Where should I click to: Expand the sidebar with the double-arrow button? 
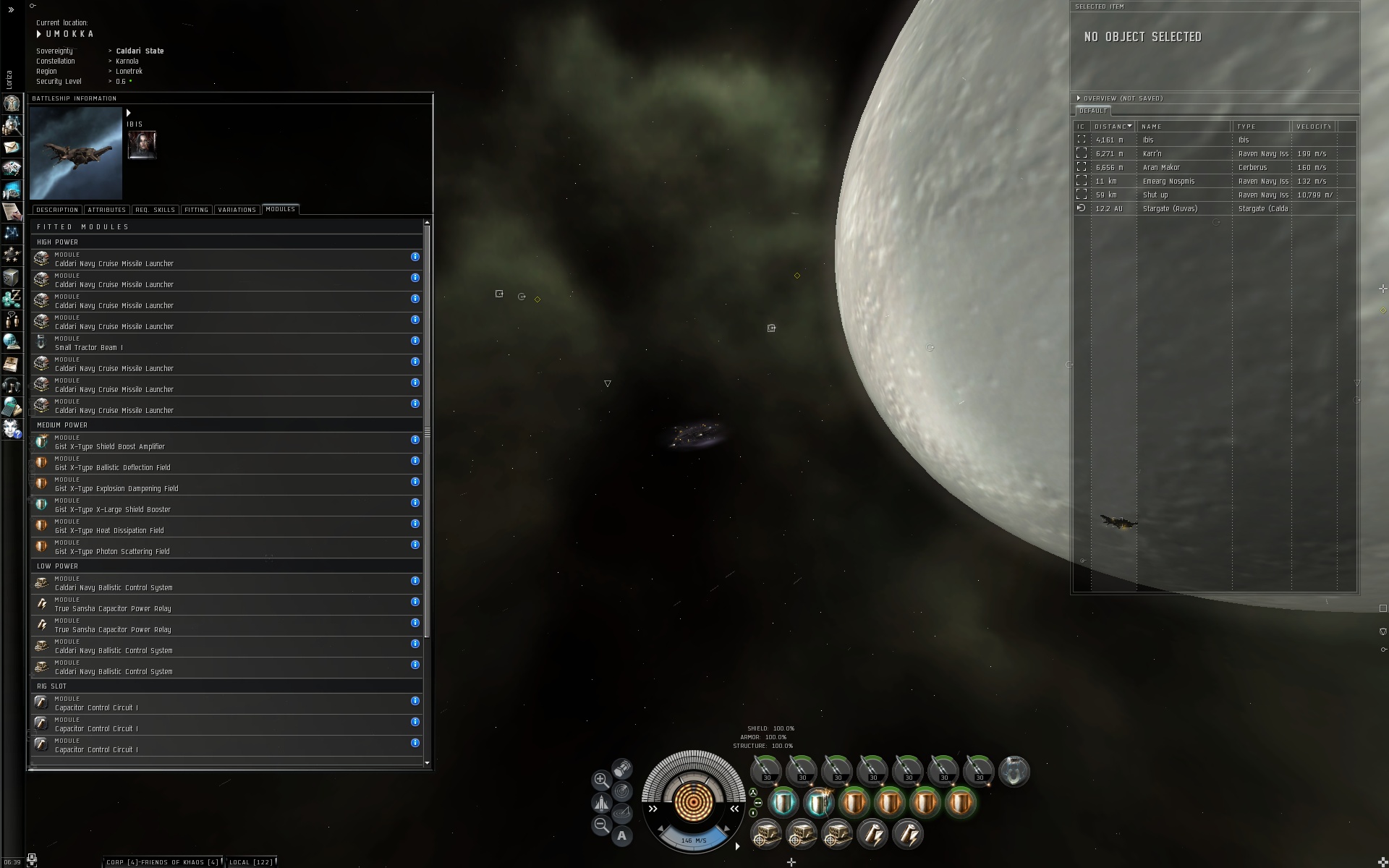pyautogui.click(x=11, y=10)
